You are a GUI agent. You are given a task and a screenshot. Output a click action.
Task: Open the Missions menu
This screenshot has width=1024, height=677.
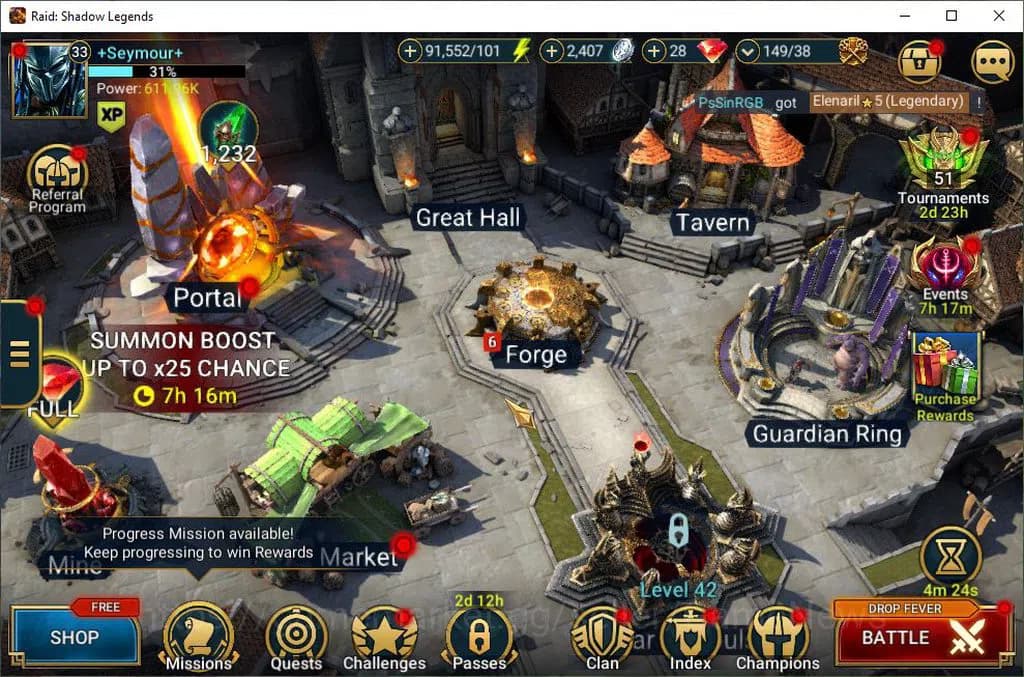coord(197,636)
